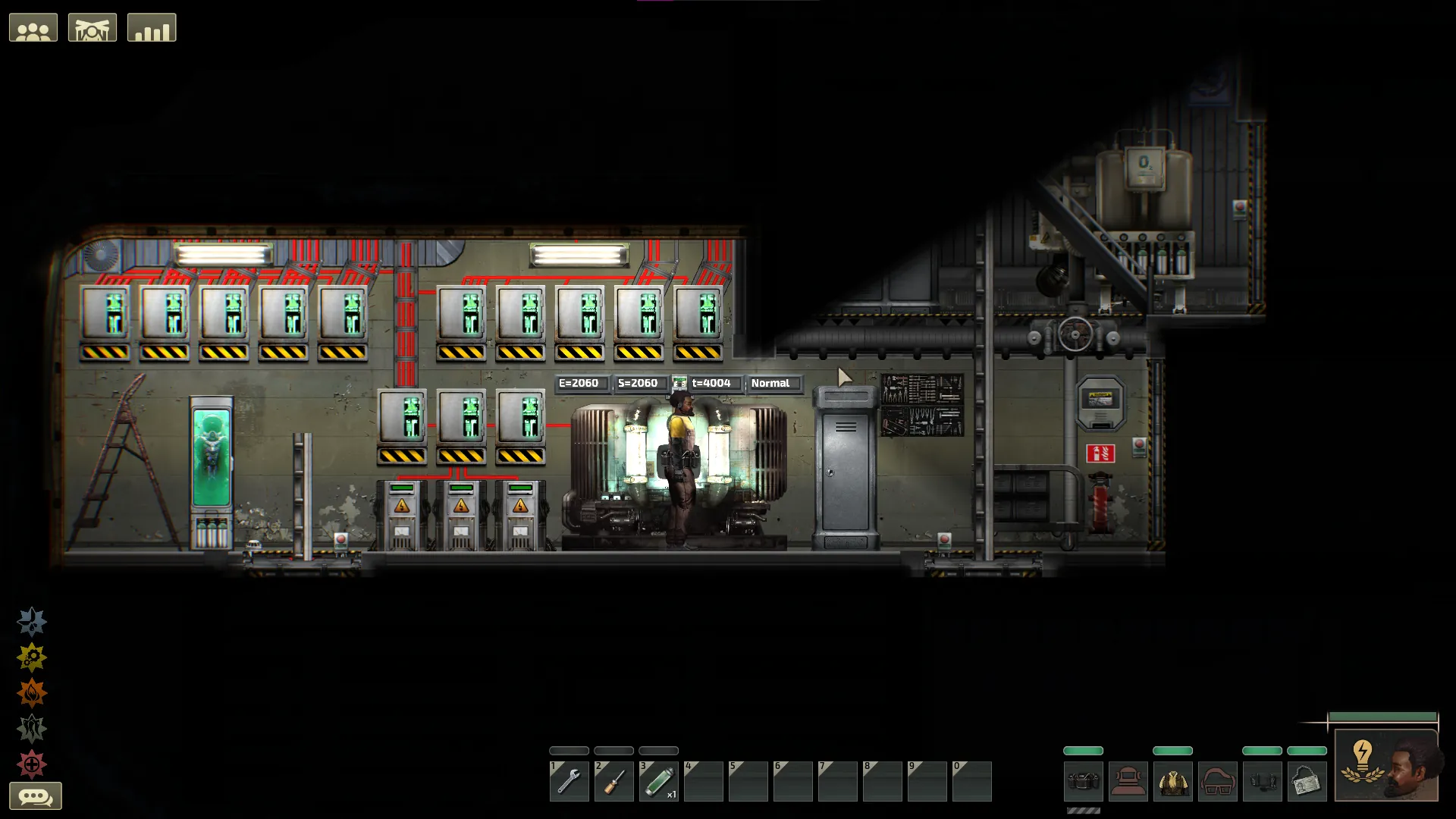Open the chat box

[x=35, y=797]
